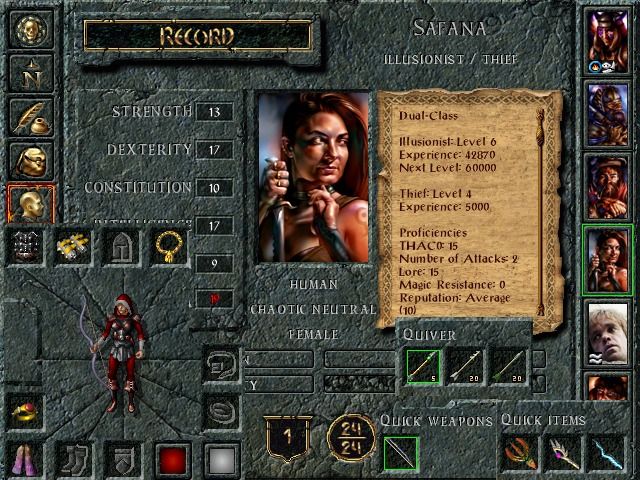Select the blue lightning wand quick item
The width and height of the screenshot is (640, 480).
tap(605, 455)
